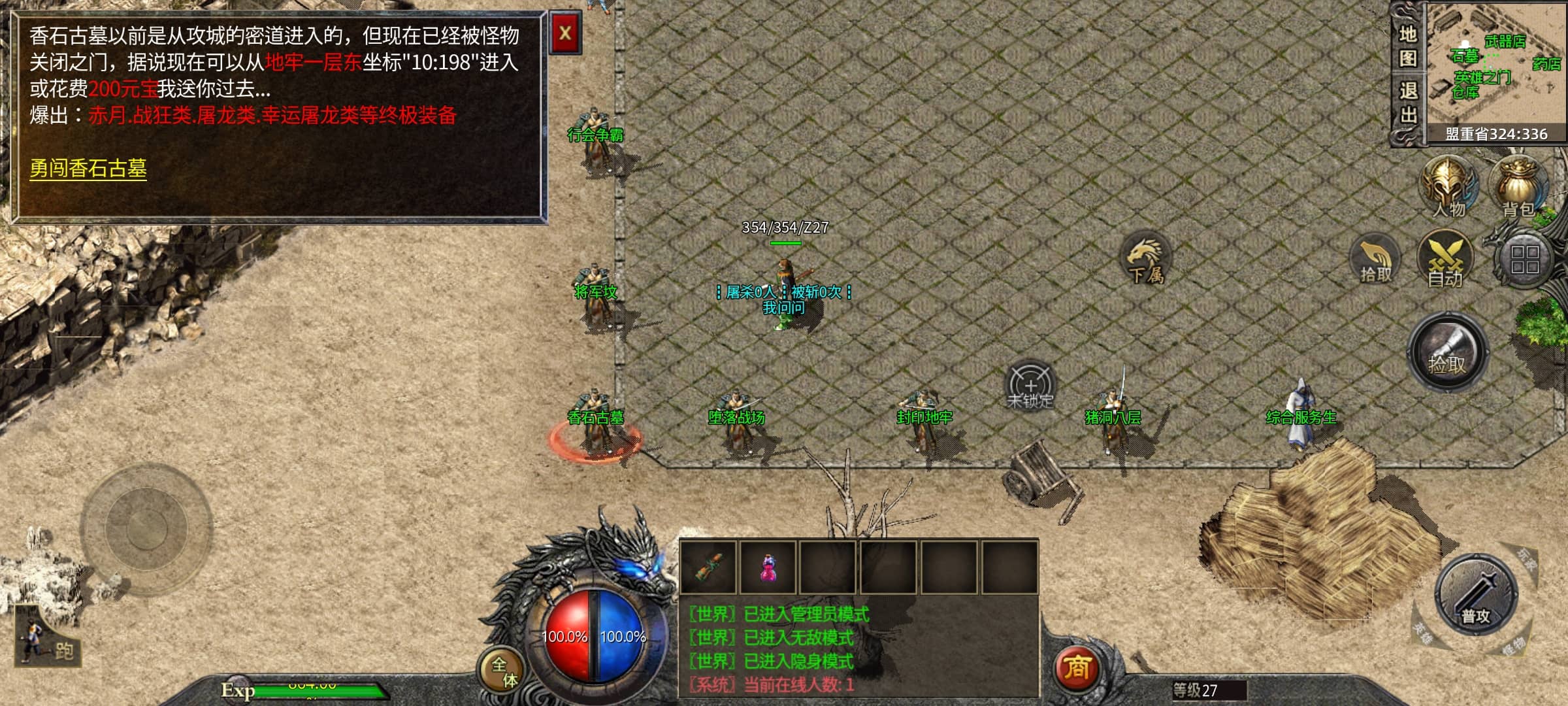The height and width of the screenshot is (706, 1568).
Task: Tap the virtual movement joystick
Action: point(146,528)
